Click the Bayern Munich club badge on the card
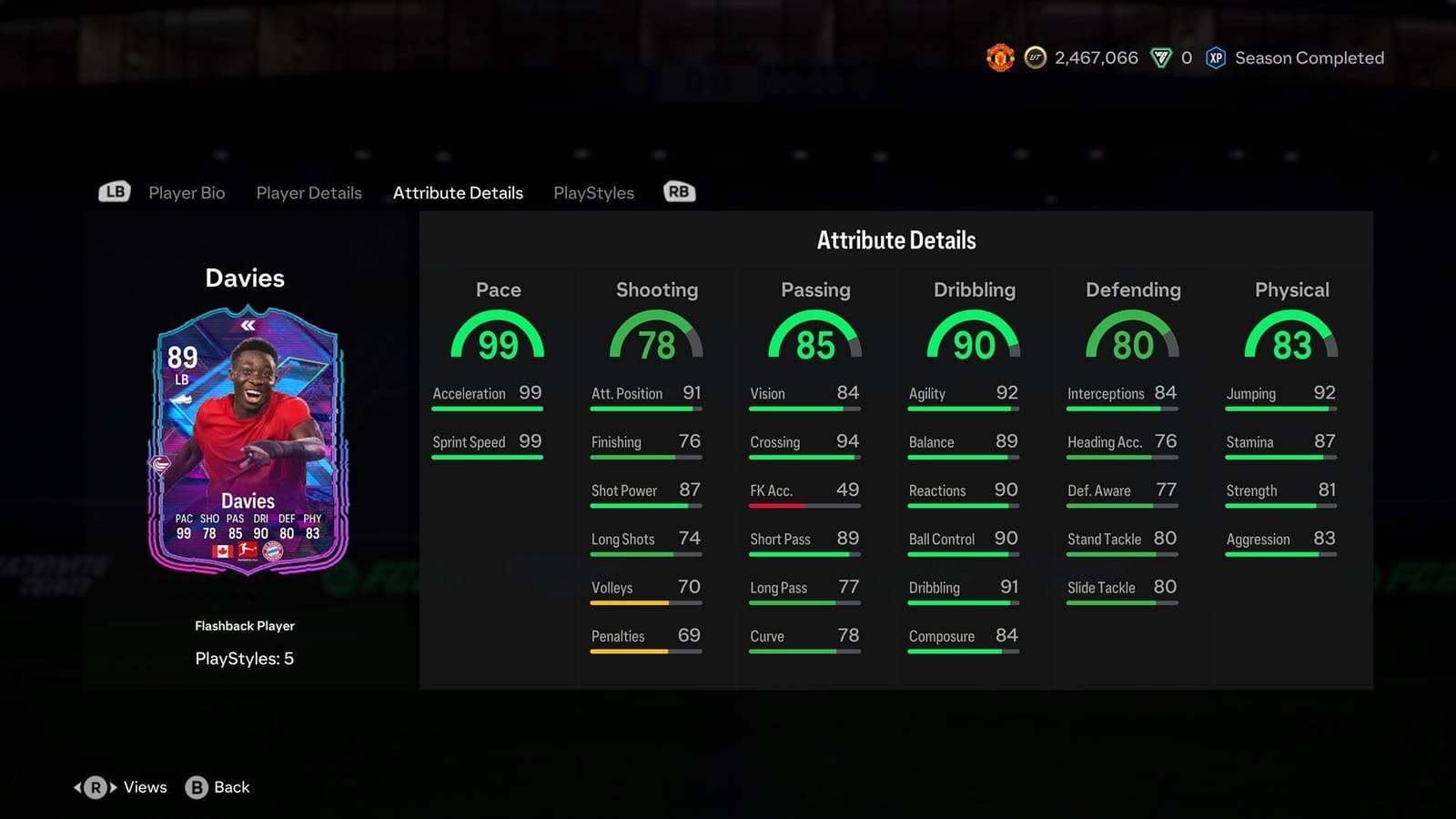1456x819 pixels. 274,552
